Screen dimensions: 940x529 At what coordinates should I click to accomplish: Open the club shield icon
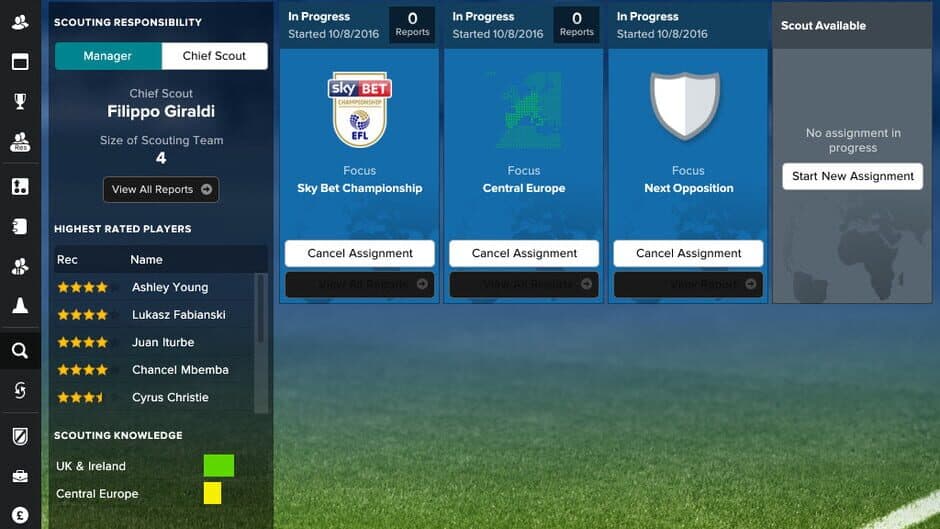[x=20, y=436]
